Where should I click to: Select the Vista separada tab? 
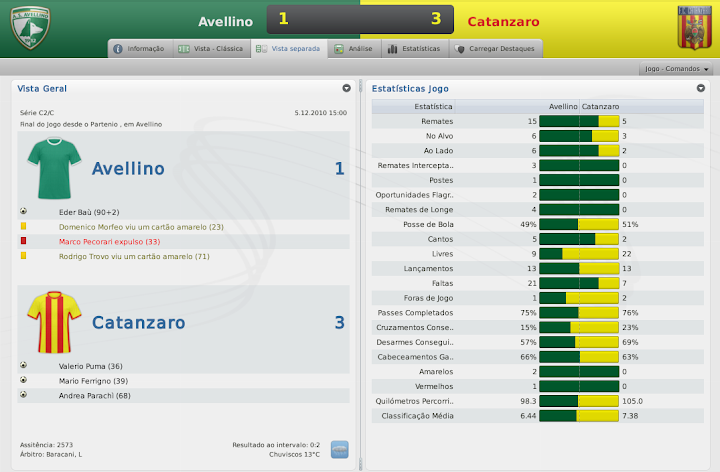[289, 48]
